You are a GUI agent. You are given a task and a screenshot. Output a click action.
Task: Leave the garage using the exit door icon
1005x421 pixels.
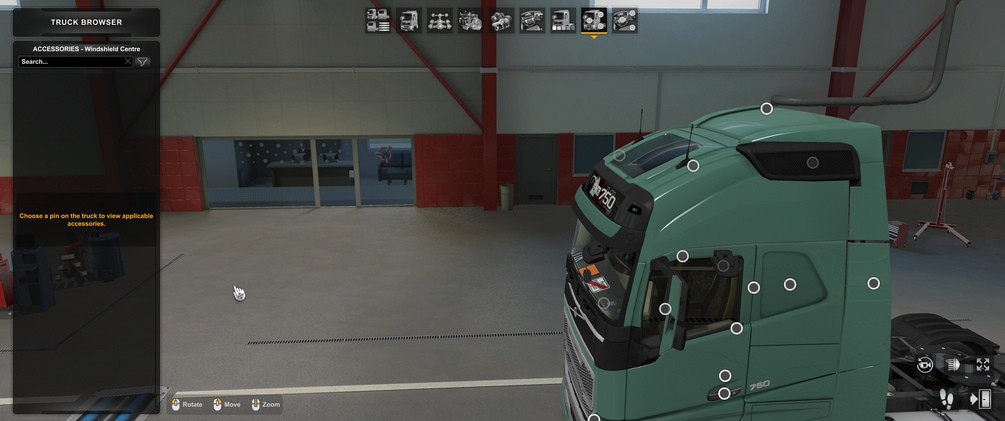(x=981, y=399)
